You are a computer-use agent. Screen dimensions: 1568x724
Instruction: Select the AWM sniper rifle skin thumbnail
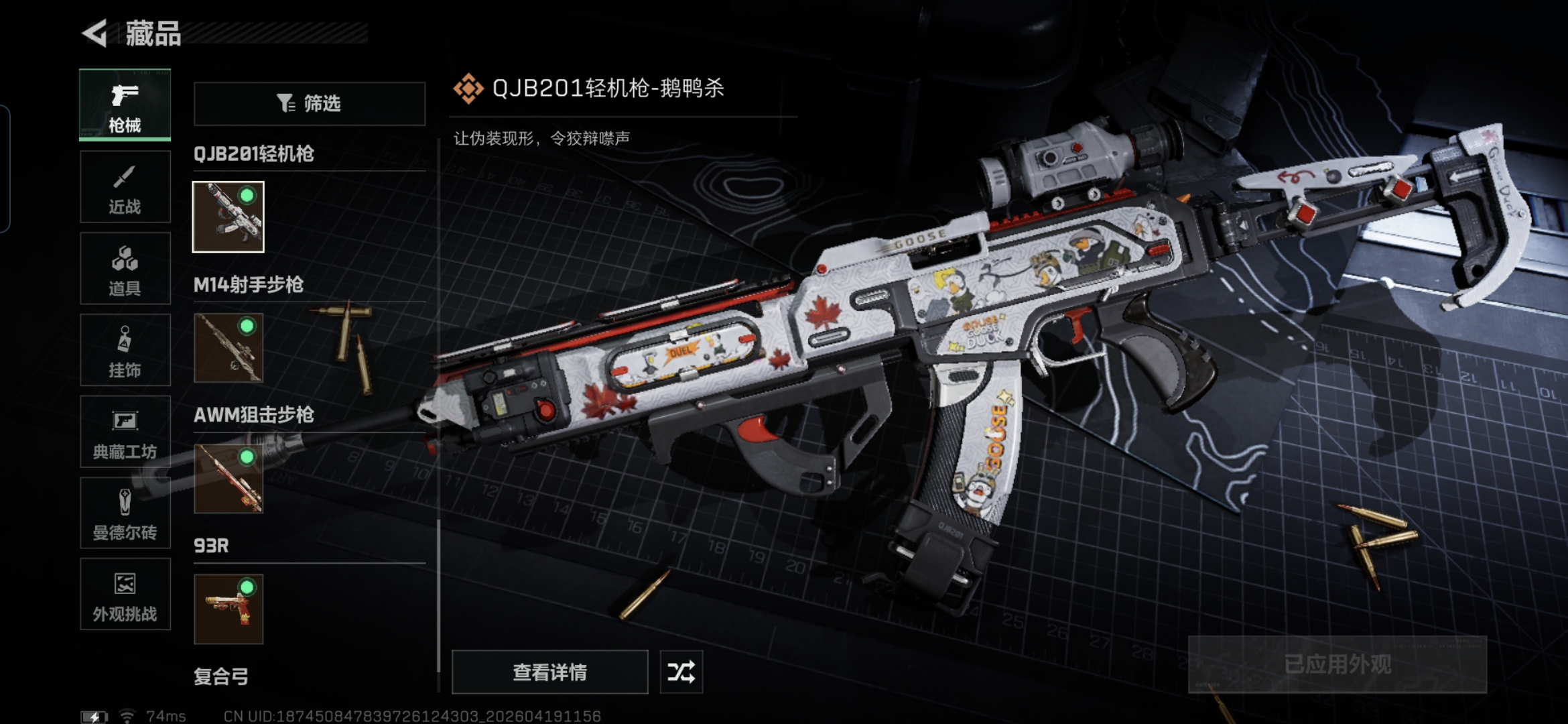(228, 479)
